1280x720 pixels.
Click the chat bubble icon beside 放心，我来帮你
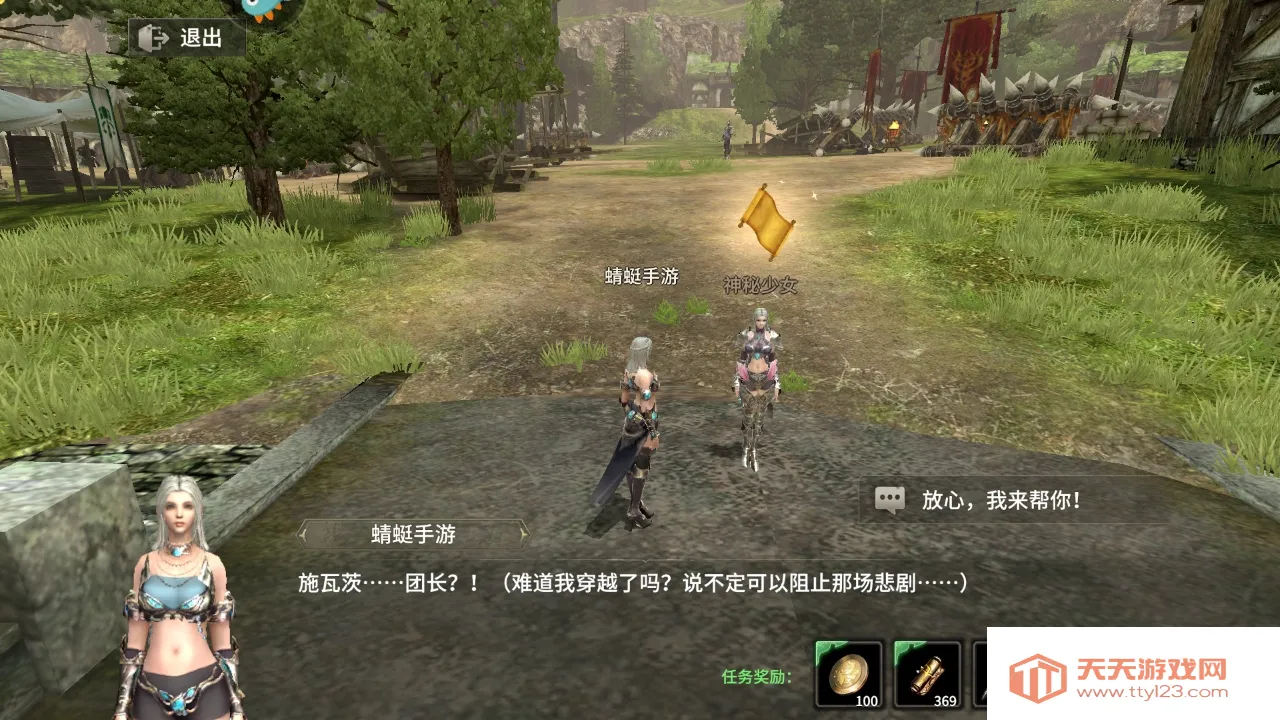pyautogui.click(x=888, y=498)
